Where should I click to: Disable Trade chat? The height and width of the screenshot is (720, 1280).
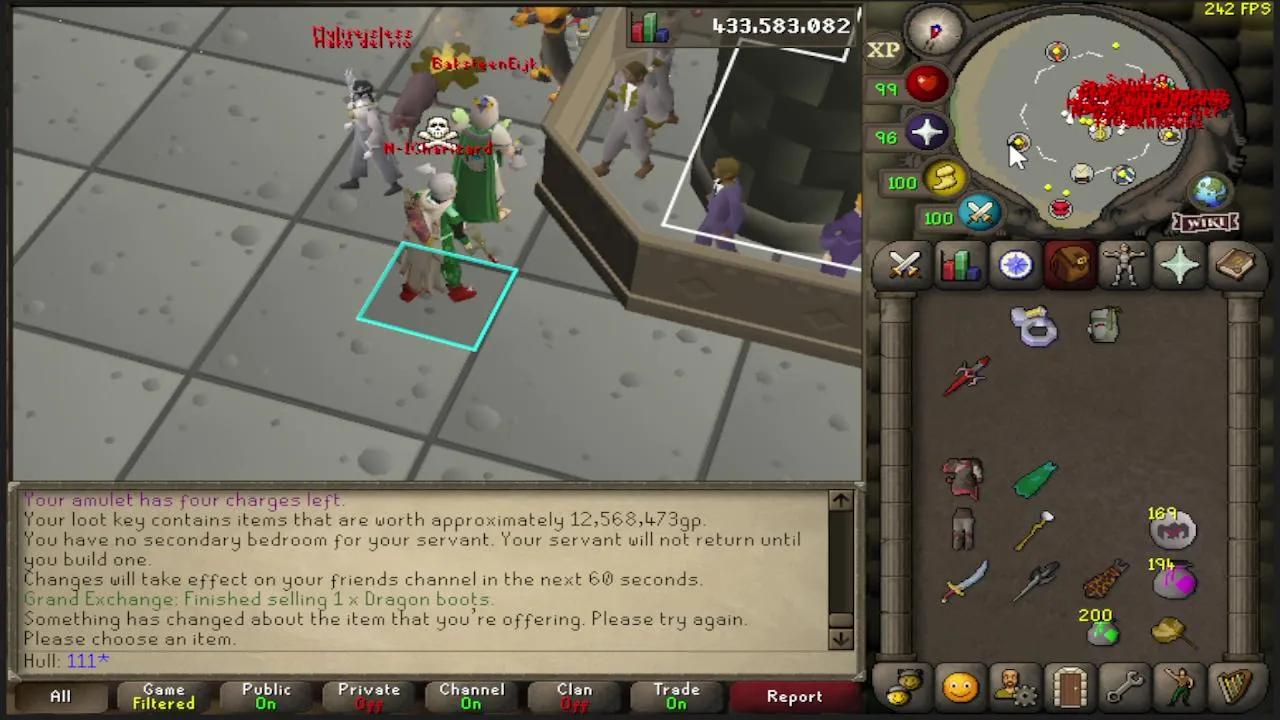pos(676,696)
